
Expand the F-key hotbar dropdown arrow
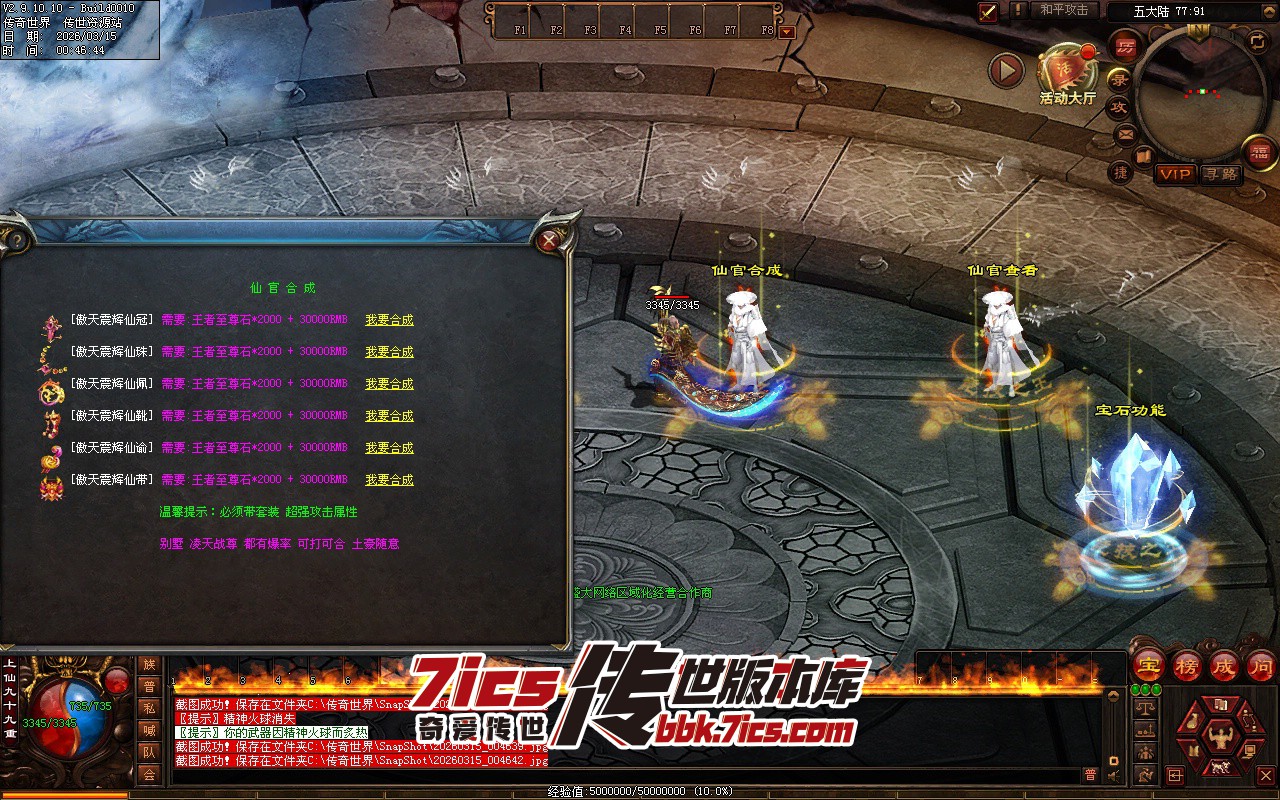[787, 31]
